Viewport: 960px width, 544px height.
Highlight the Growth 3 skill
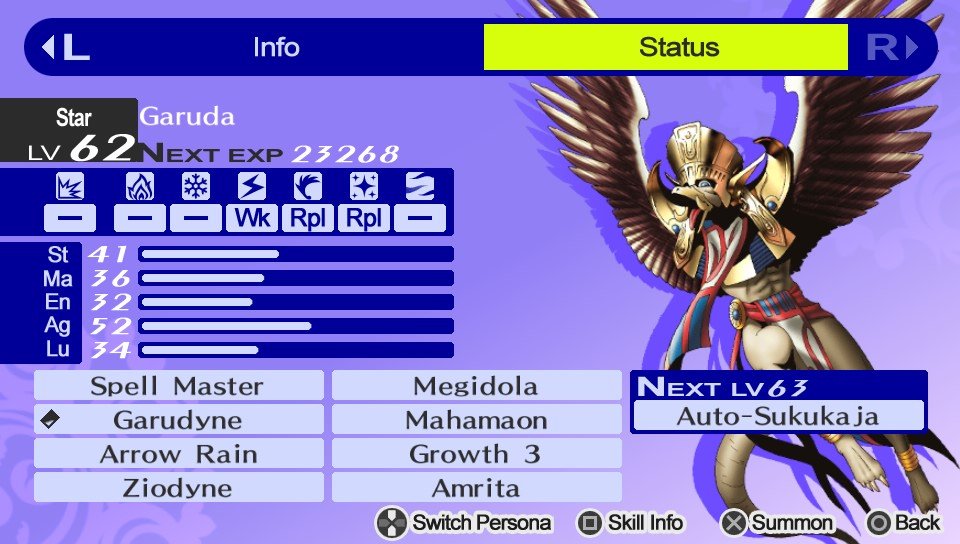pyautogui.click(x=476, y=454)
